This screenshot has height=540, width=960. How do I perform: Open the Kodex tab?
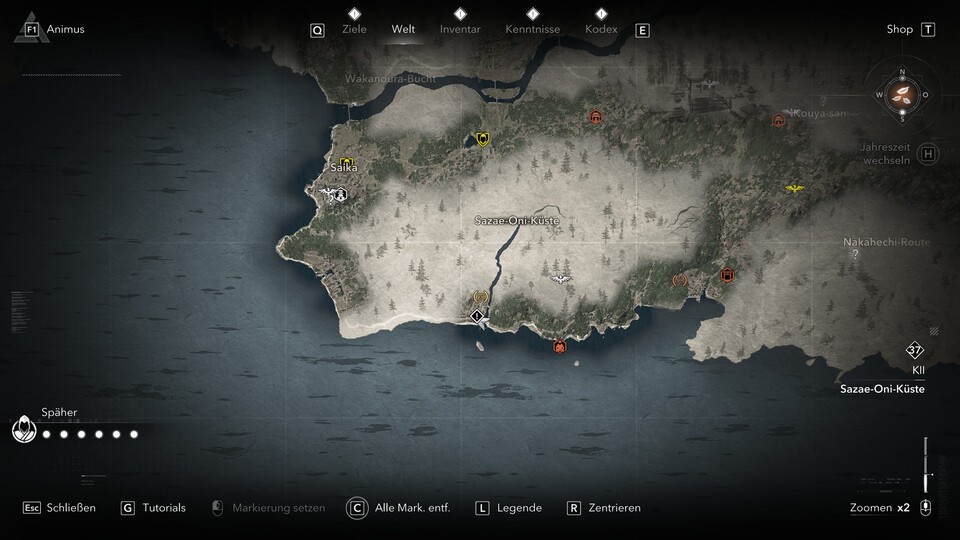tap(600, 29)
